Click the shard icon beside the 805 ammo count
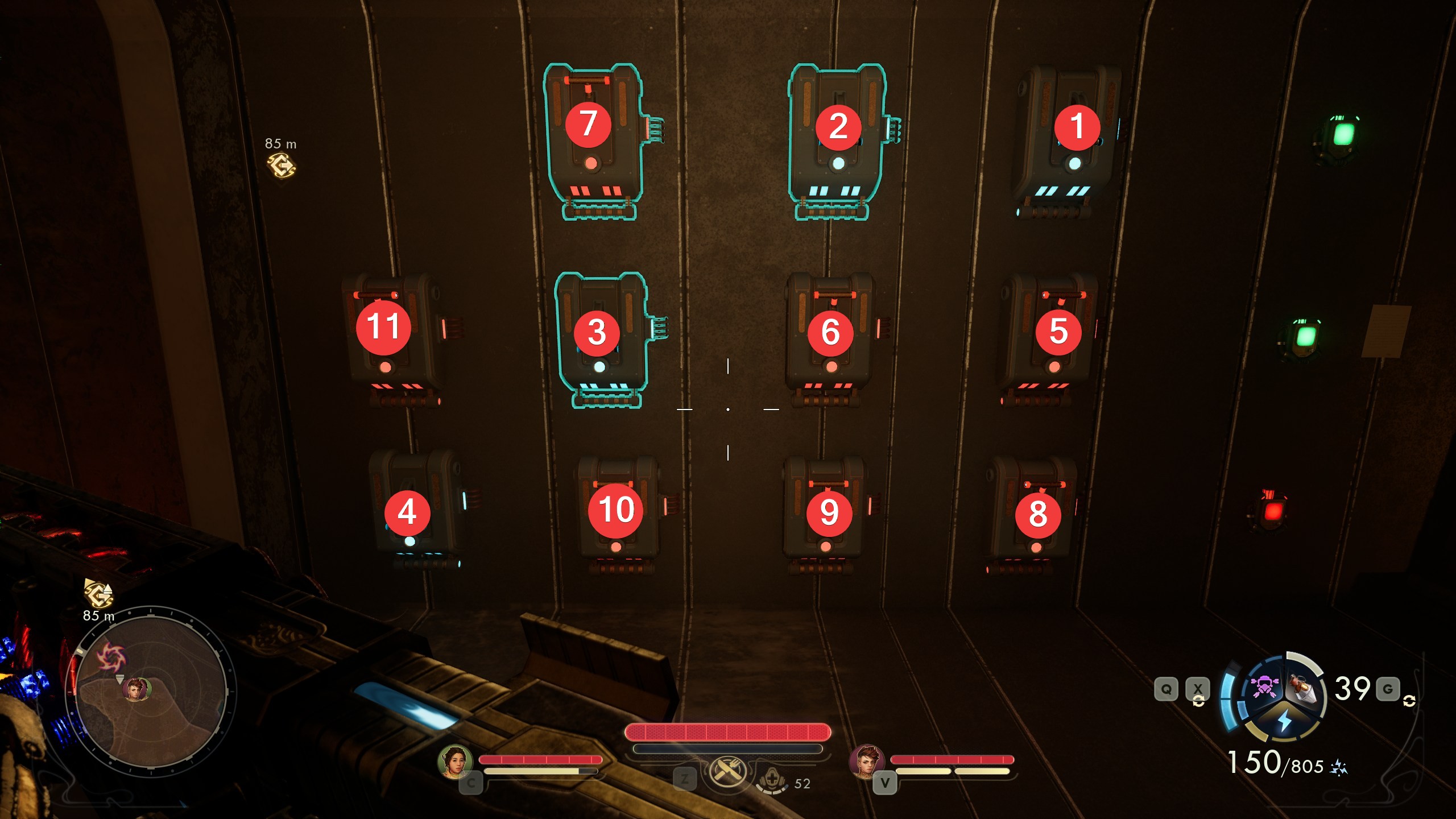 click(x=1338, y=768)
